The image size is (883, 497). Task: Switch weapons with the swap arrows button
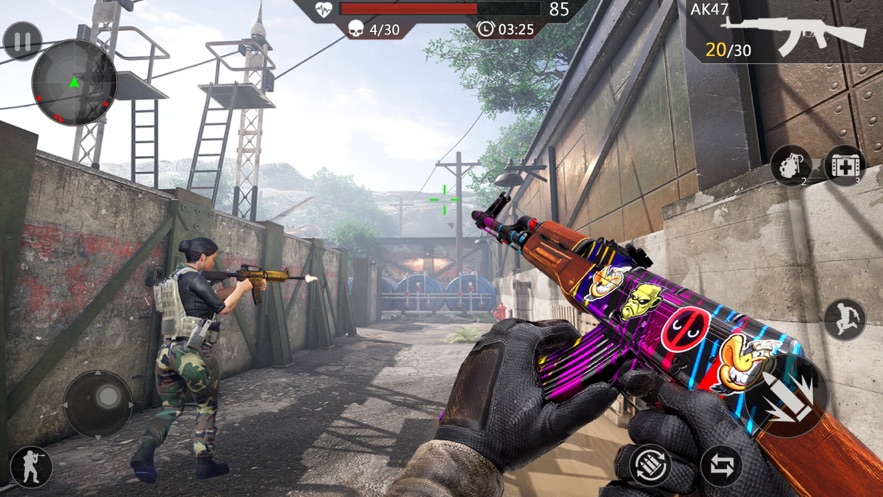(x=720, y=465)
